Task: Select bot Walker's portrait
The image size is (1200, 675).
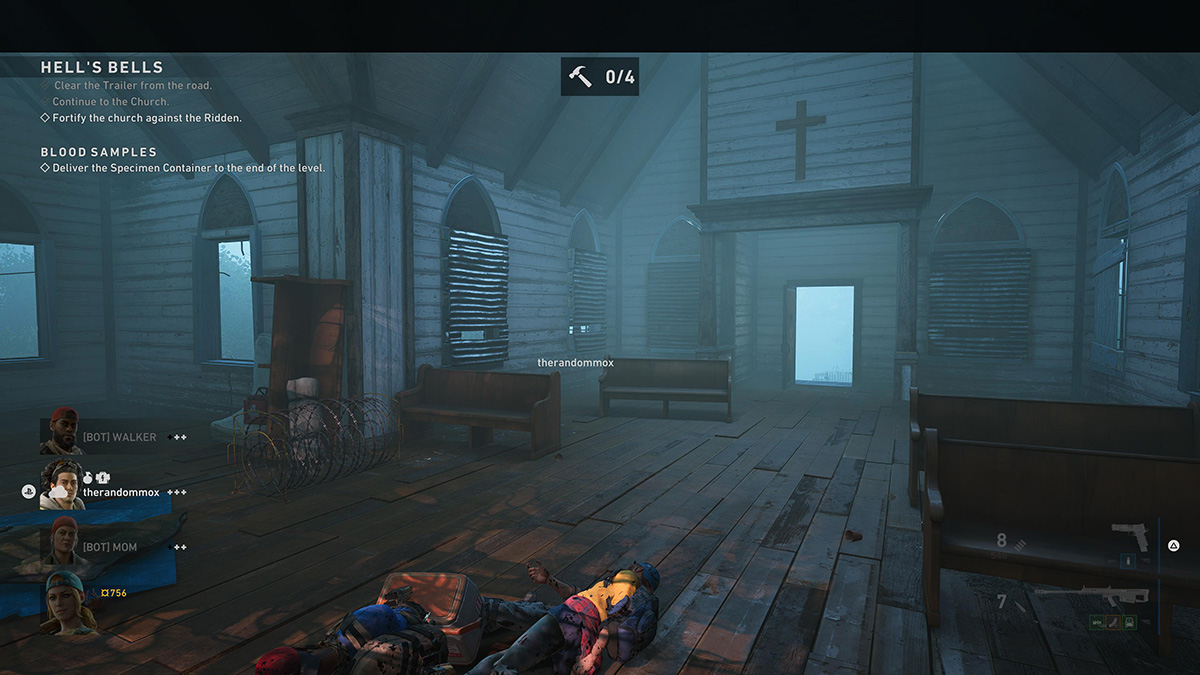Action: pos(62,432)
